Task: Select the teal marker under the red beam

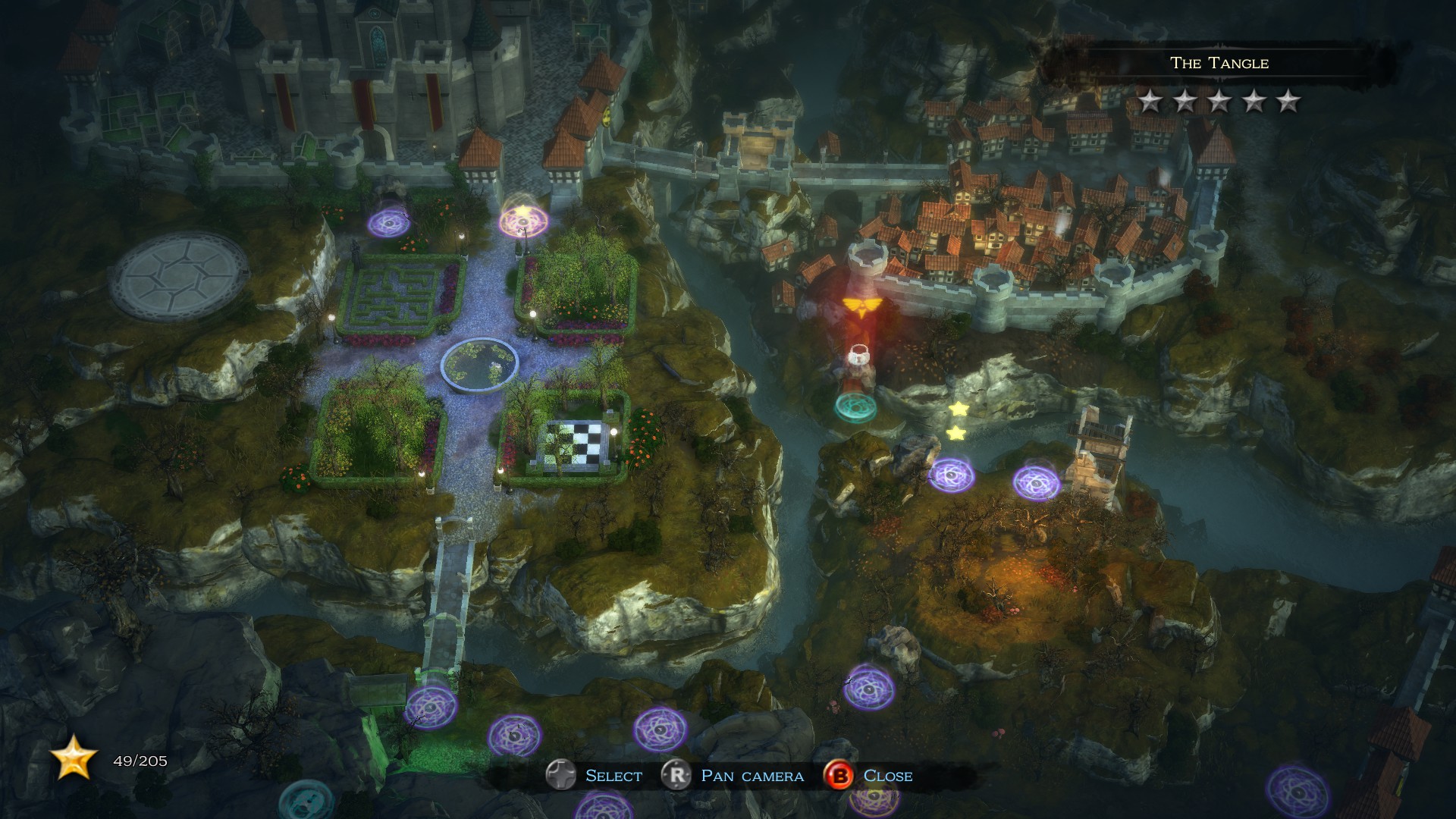Action: [x=855, y=406]
